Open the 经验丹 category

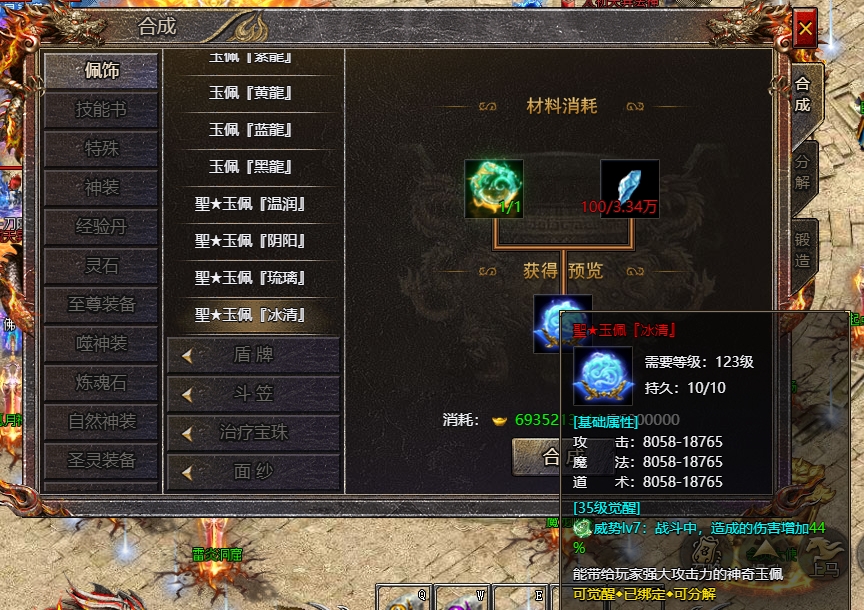pyautogui.click(x=101, y=226)
